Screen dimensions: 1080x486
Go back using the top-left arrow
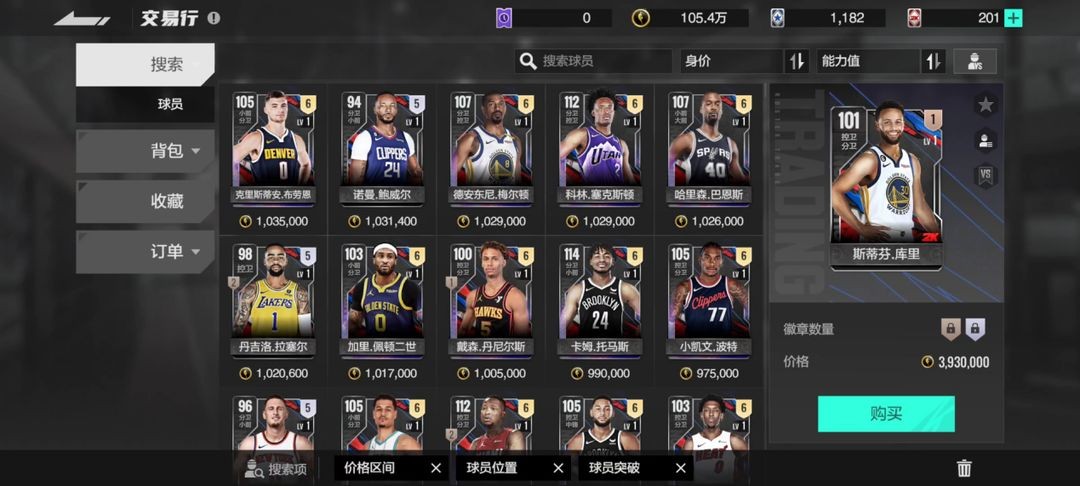tap(82, 18)
